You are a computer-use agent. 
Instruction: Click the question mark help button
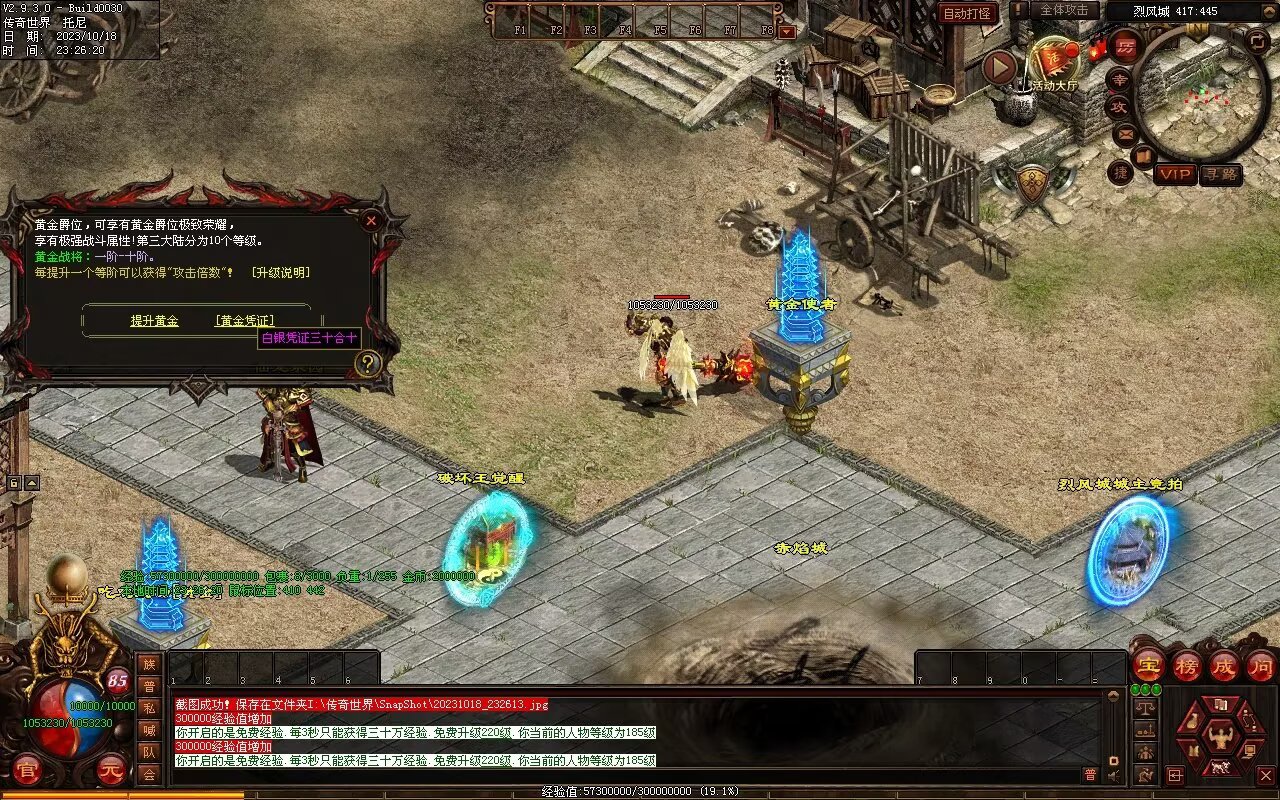click(368, 363)
